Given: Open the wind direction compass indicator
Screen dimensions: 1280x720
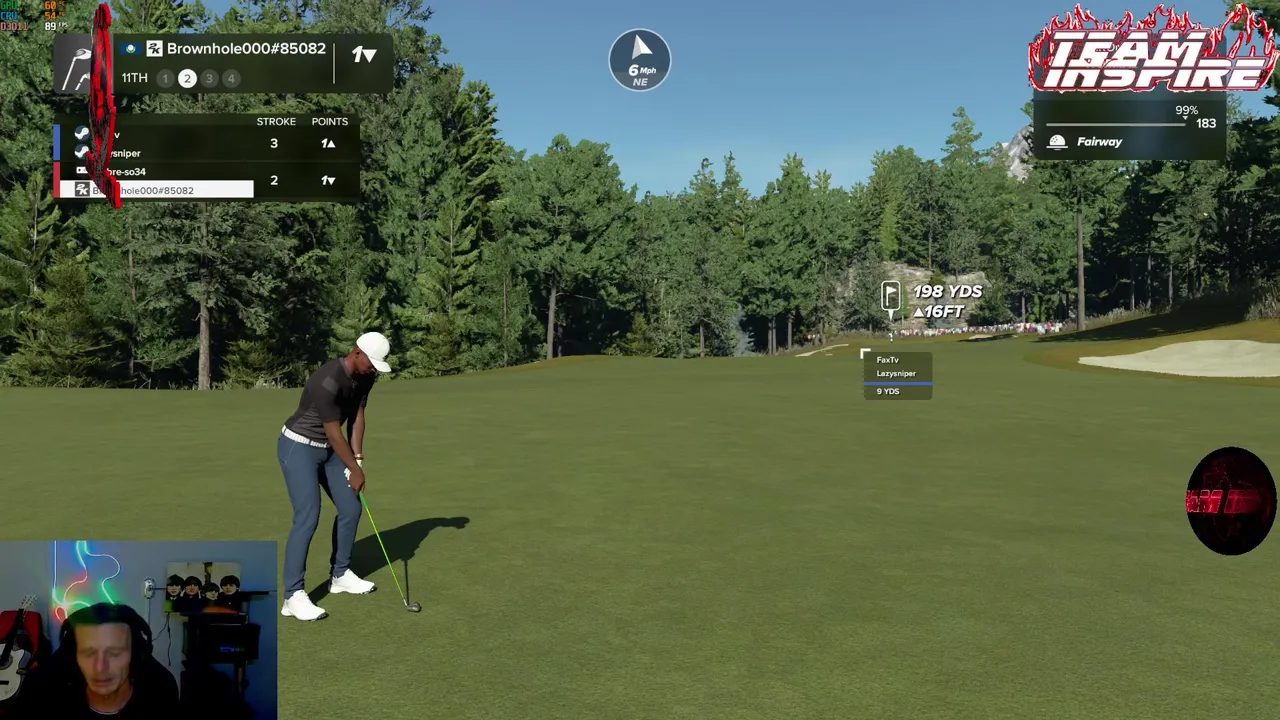Looking at the screenshot, I should [x=640, y=60].
